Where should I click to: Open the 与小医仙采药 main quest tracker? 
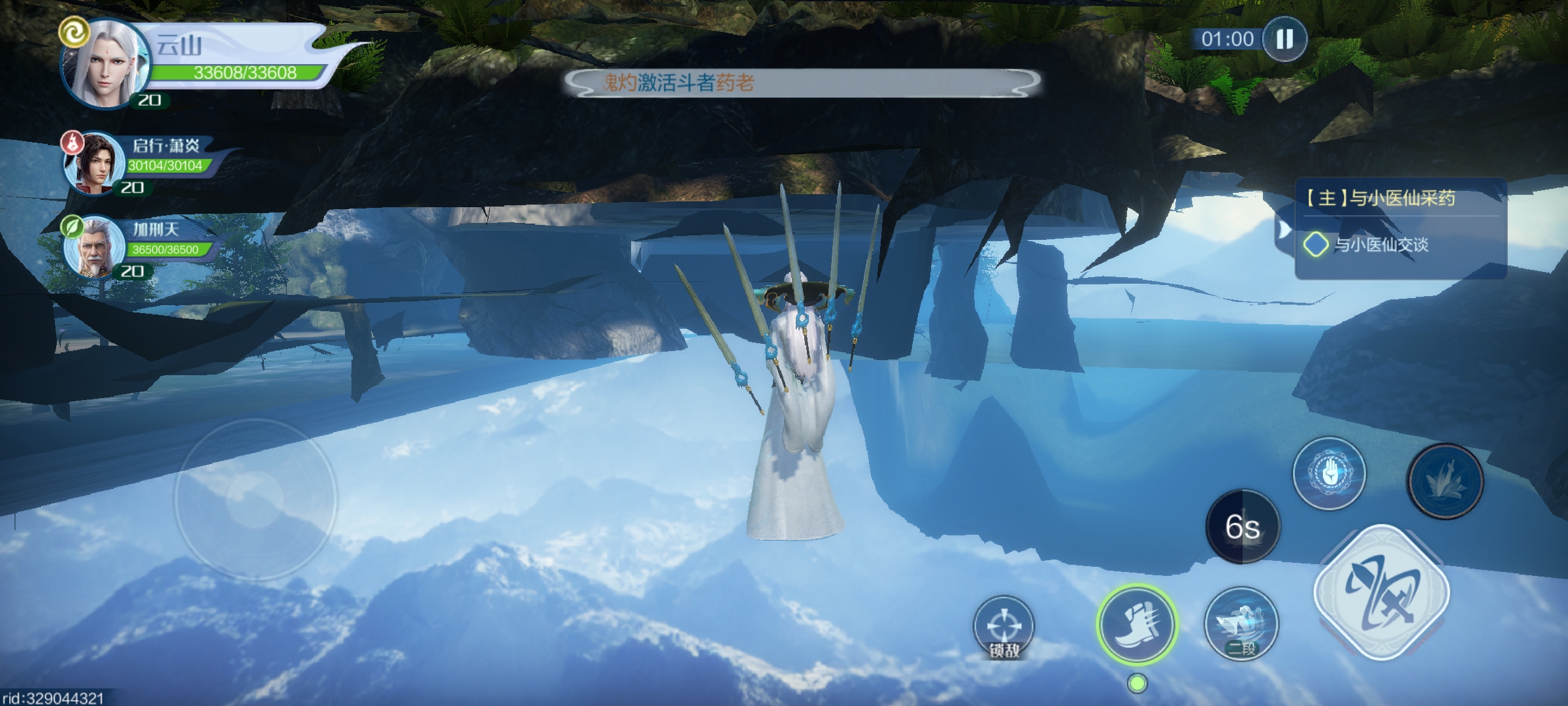tap(1381, 198)
